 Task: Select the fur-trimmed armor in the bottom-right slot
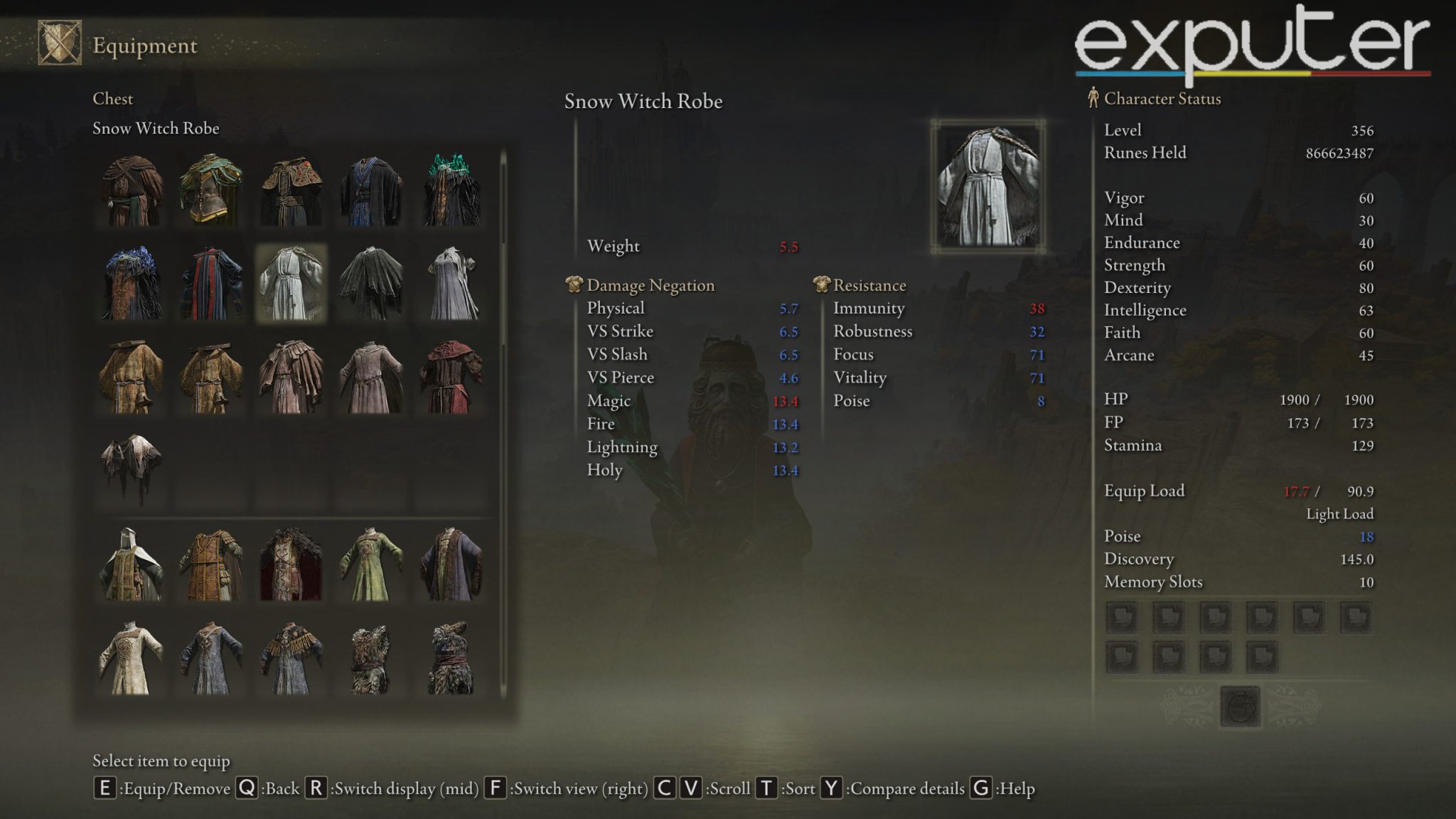[x=450, y=659]
